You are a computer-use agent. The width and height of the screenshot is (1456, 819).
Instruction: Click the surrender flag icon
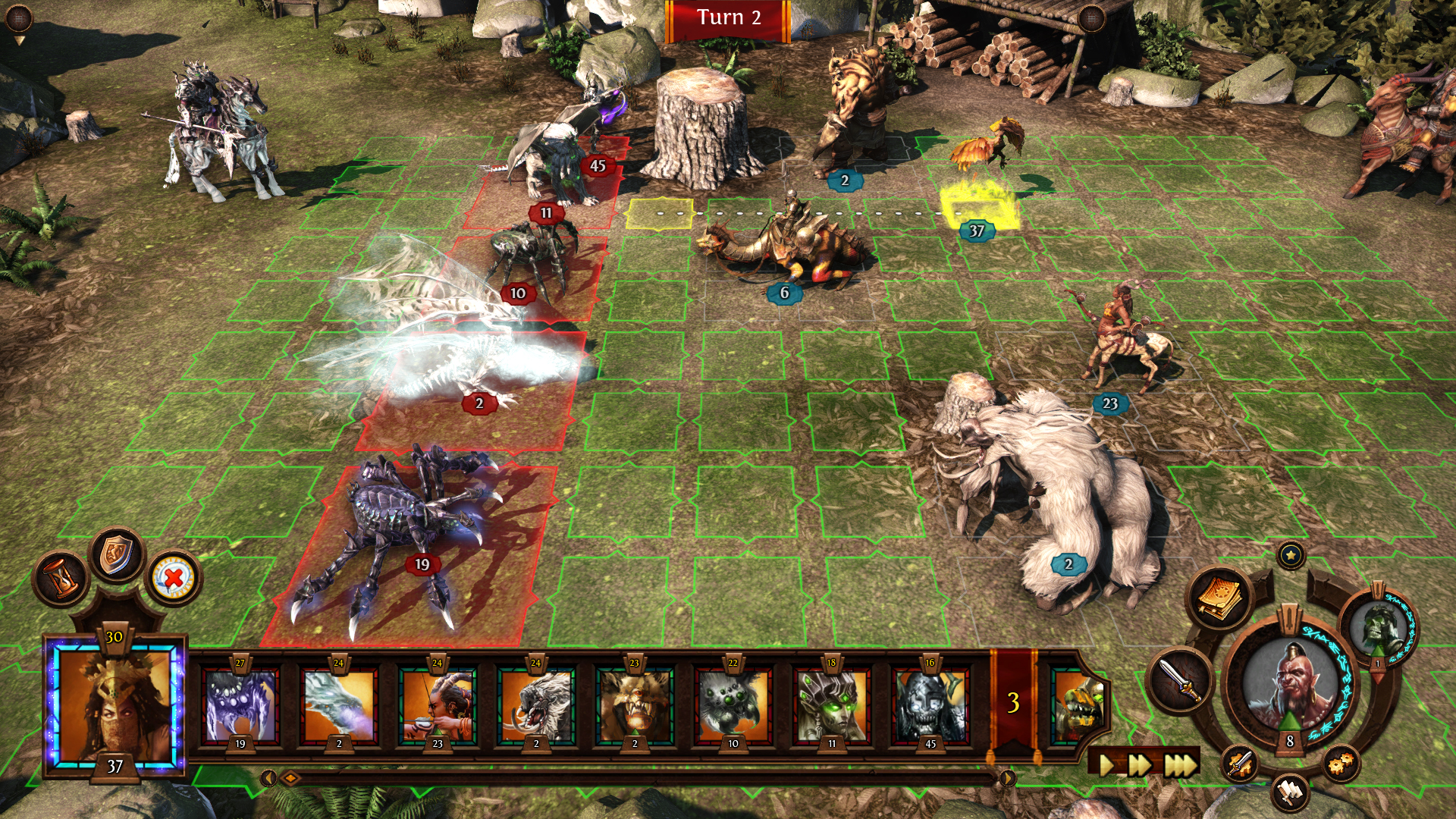point(1289,794)
